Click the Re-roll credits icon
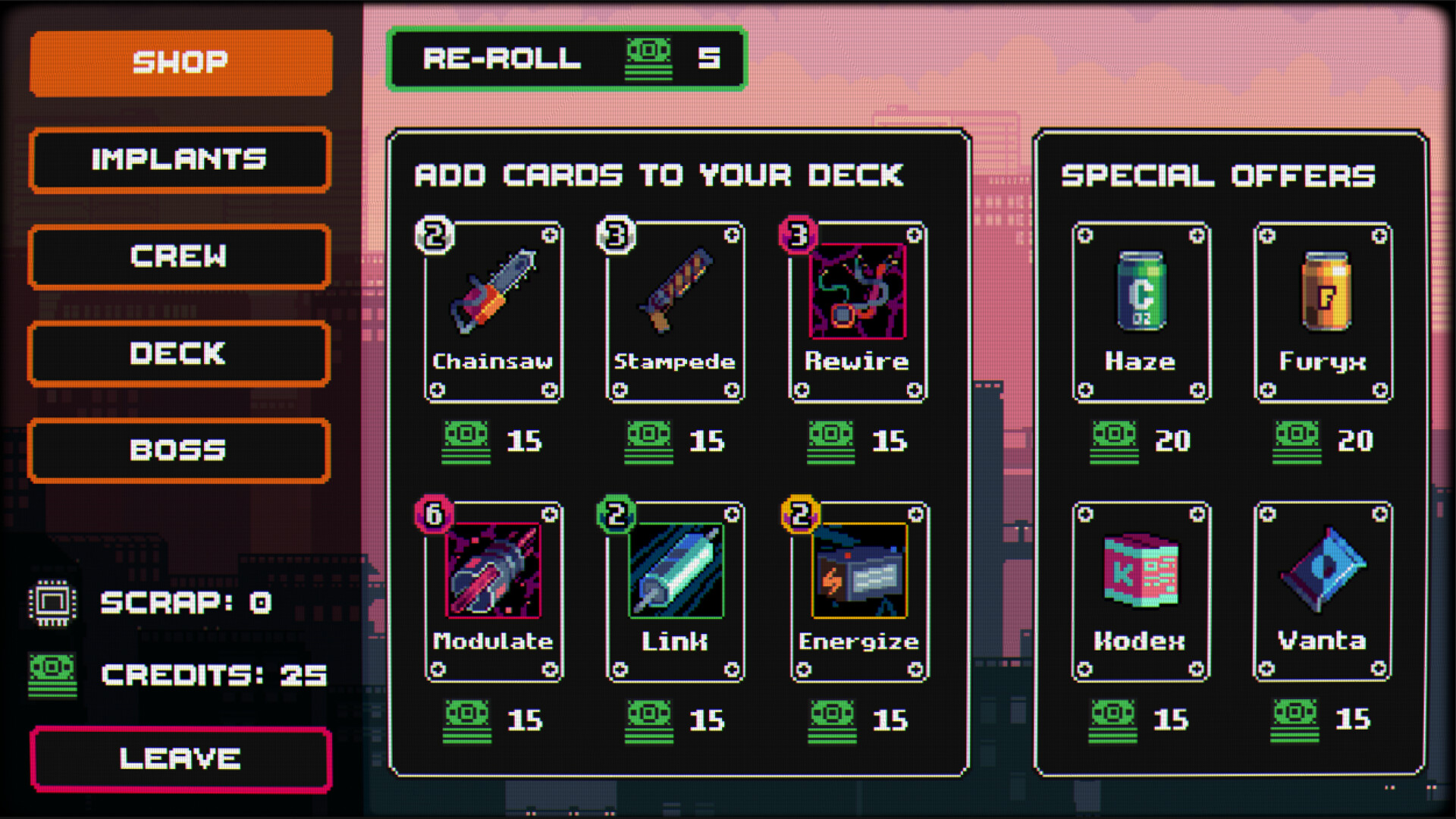The image size is (1456, 819). pyautogui.click(x=649, y=59)
